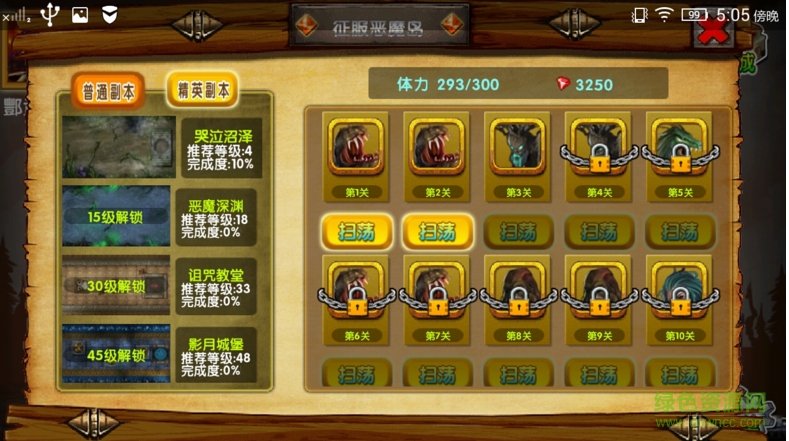Sweep stage 1 with its 扫荡 button
Image resolution: width=789 pixels, height=441 pixels.
tap(357, 232)
